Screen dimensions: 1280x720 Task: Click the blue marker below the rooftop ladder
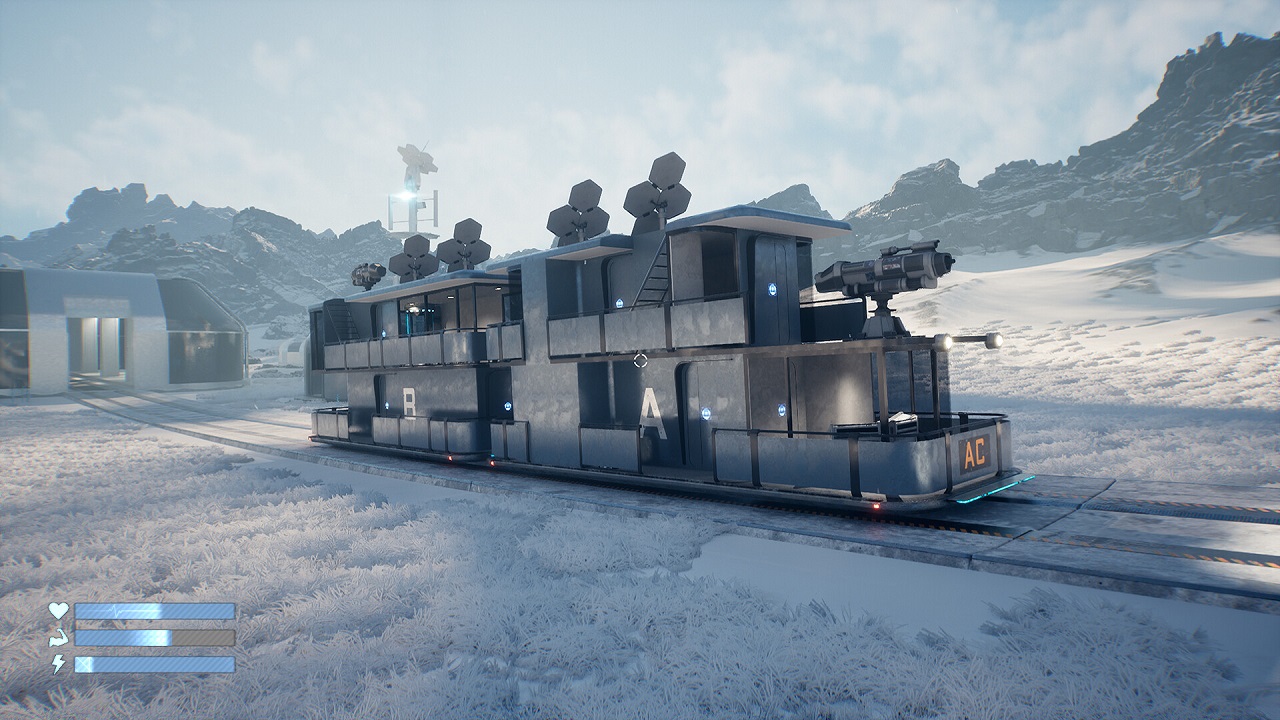click(x=620, y=302)
